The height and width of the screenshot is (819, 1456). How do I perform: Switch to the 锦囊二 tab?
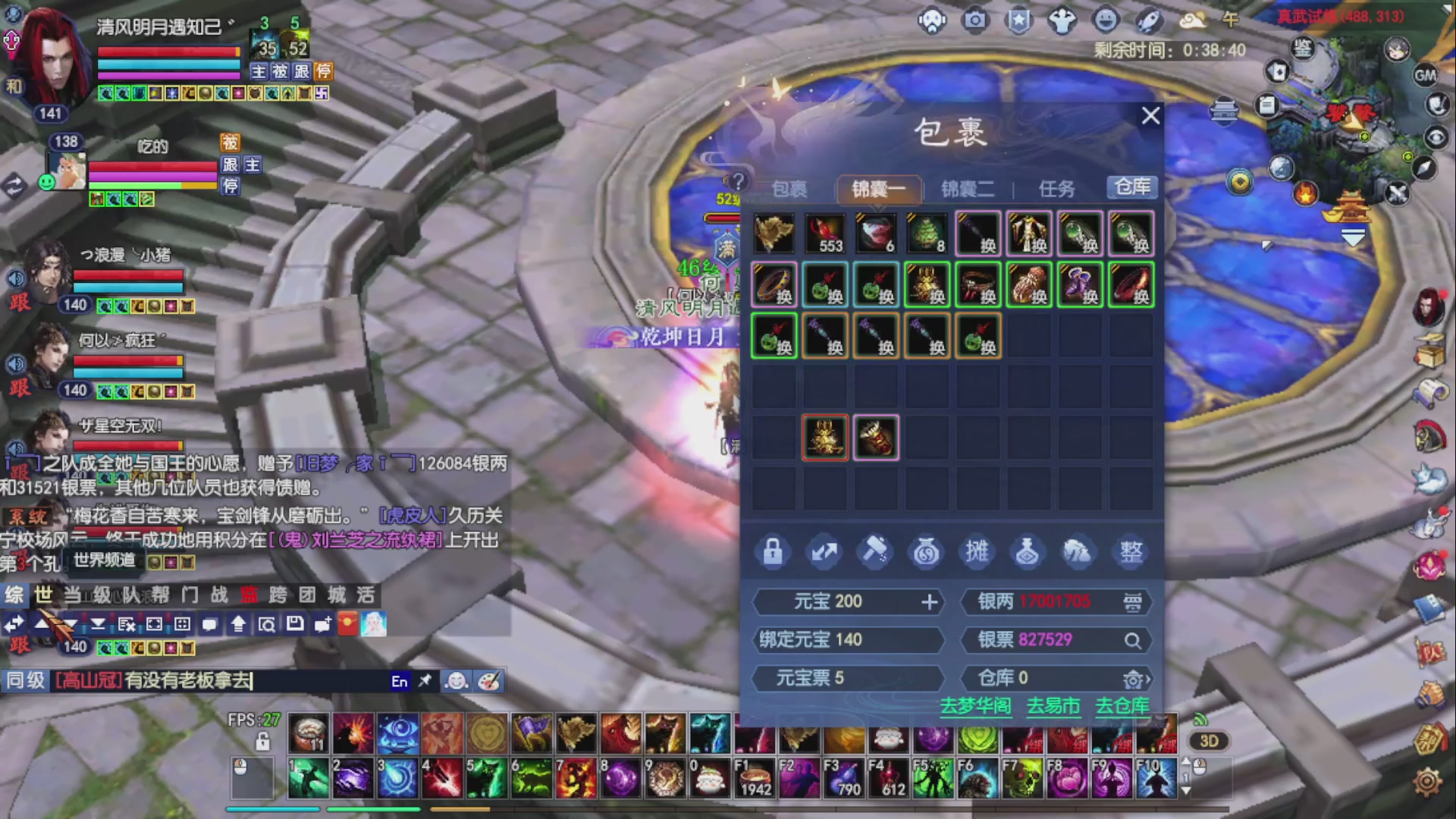tap(967, 189)
